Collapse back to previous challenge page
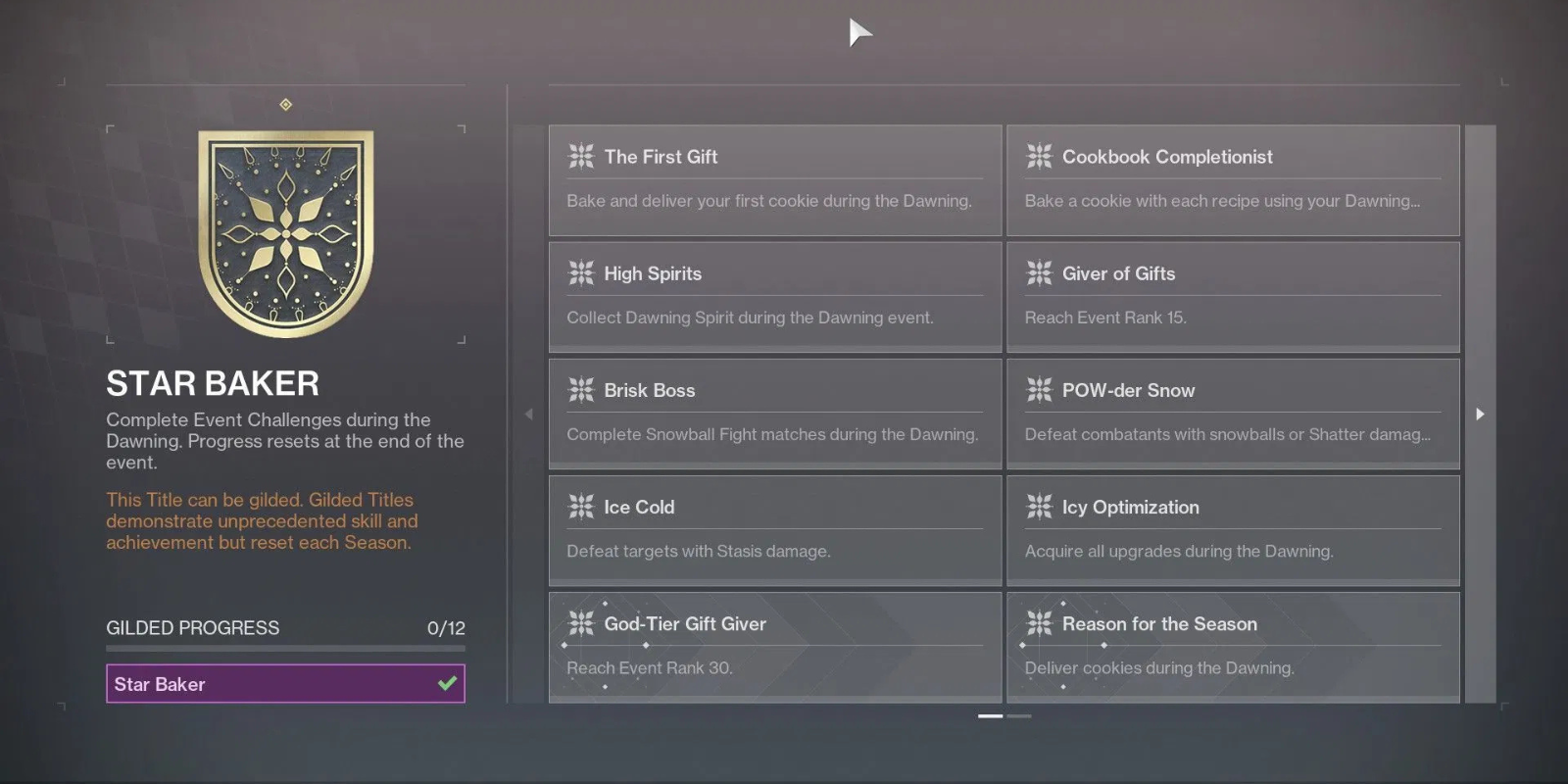The height and width of the screenshot is (784, 1568). [528, 415]
